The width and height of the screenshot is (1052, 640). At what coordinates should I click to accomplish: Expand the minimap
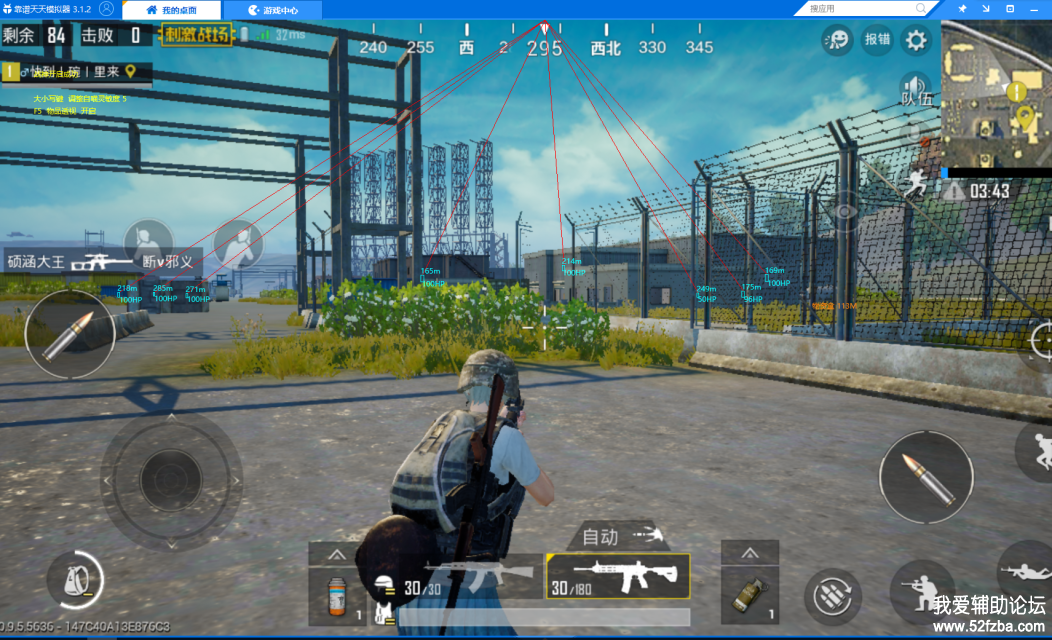pyautogui.click(x=995, y=94)
